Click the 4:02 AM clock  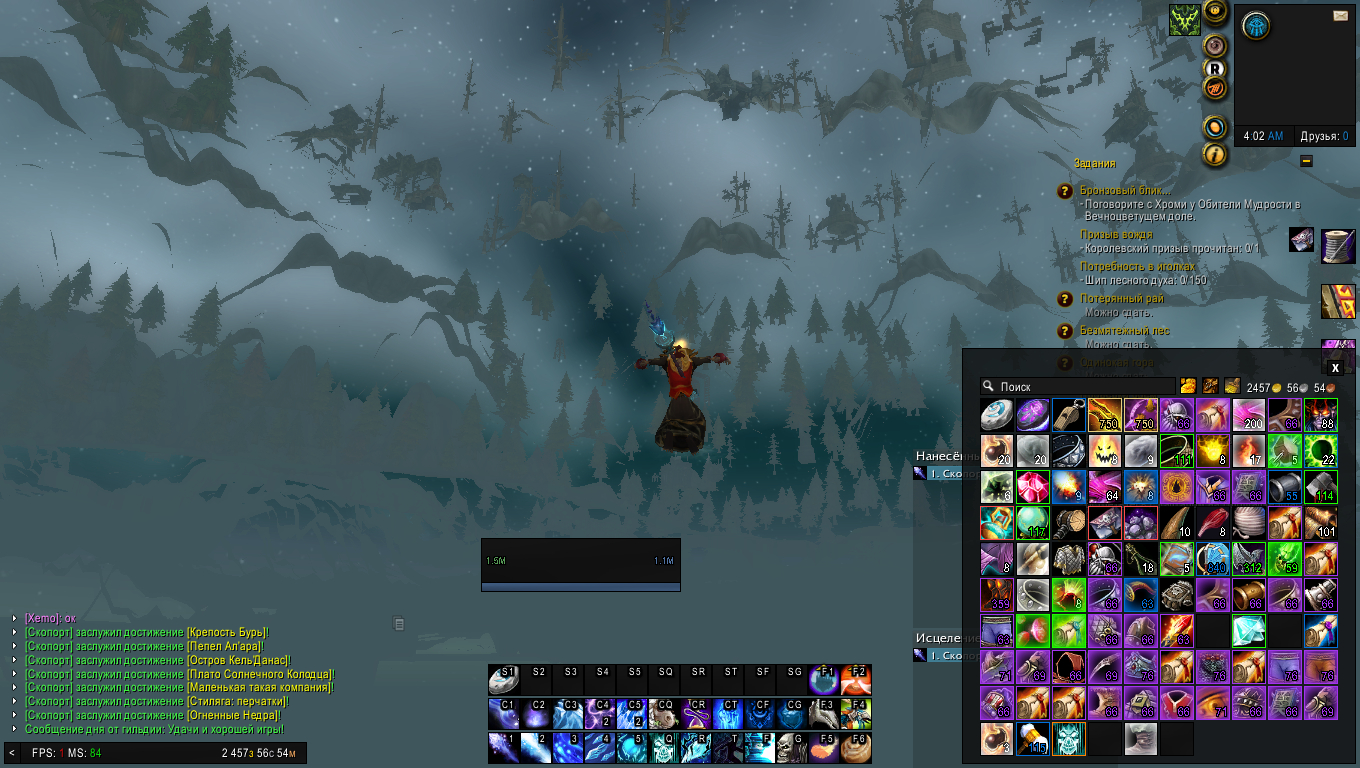pyautogui.click(x=1263, y=136)
